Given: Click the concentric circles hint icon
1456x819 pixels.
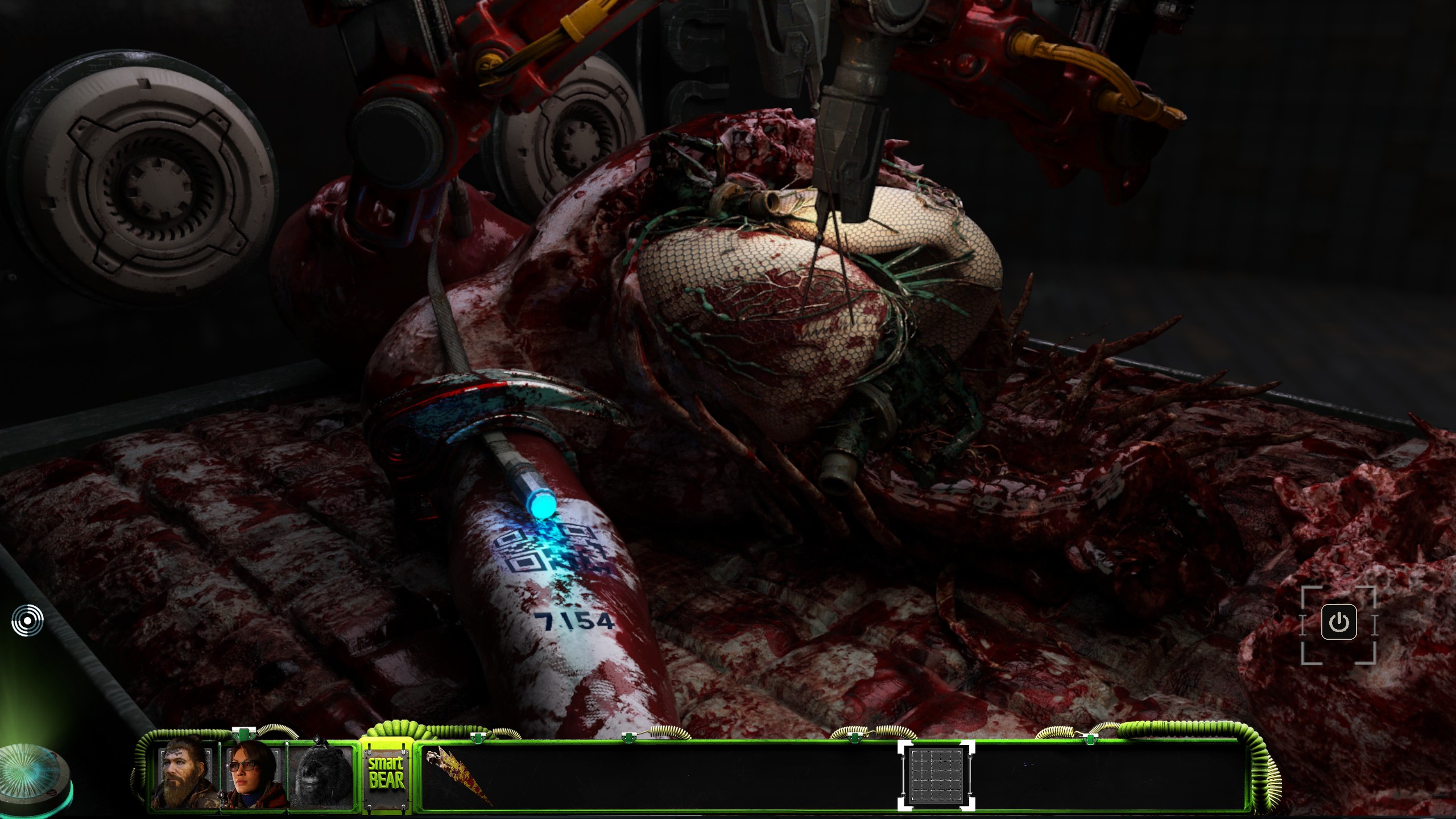Looking at the screenshot, I should [27, 620].
